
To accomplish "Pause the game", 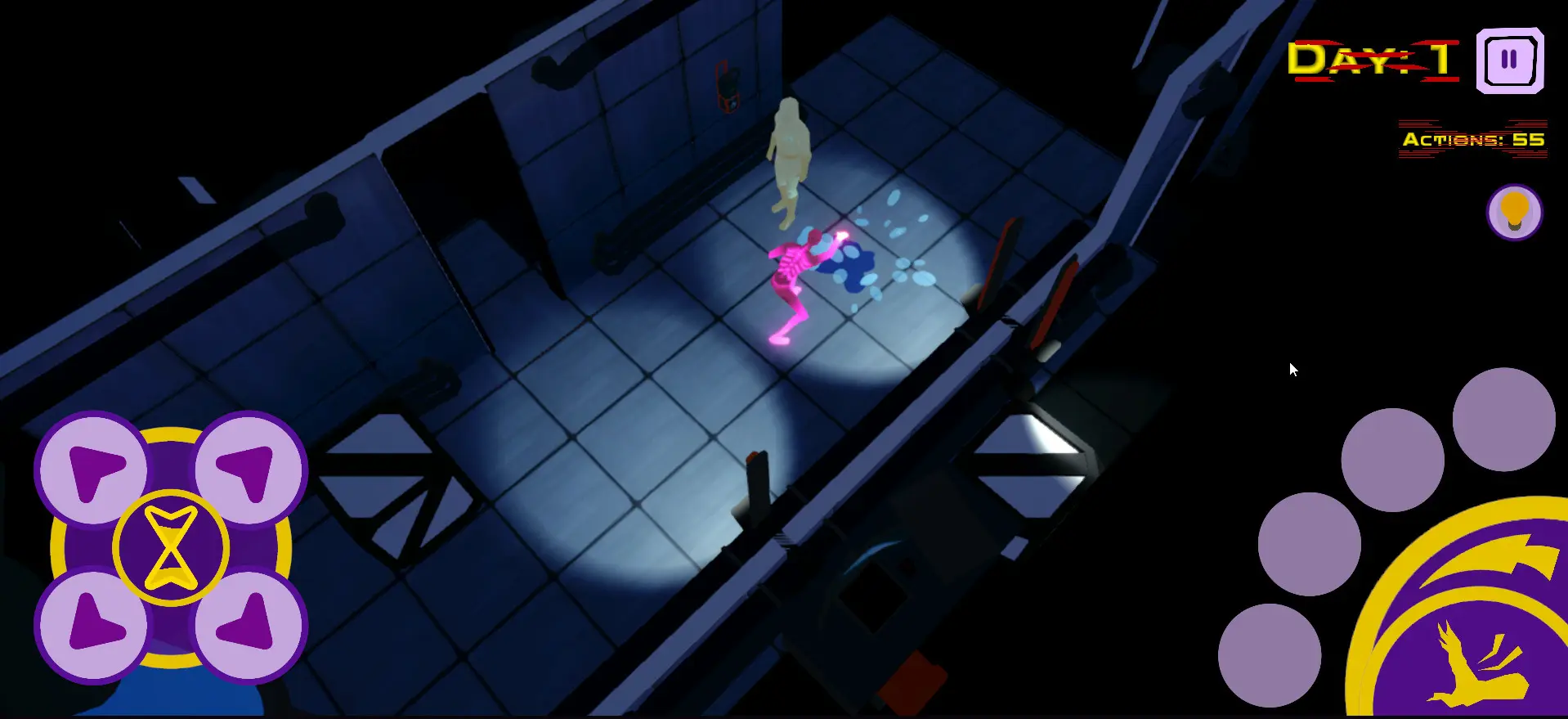I will tap(1509, 59).
